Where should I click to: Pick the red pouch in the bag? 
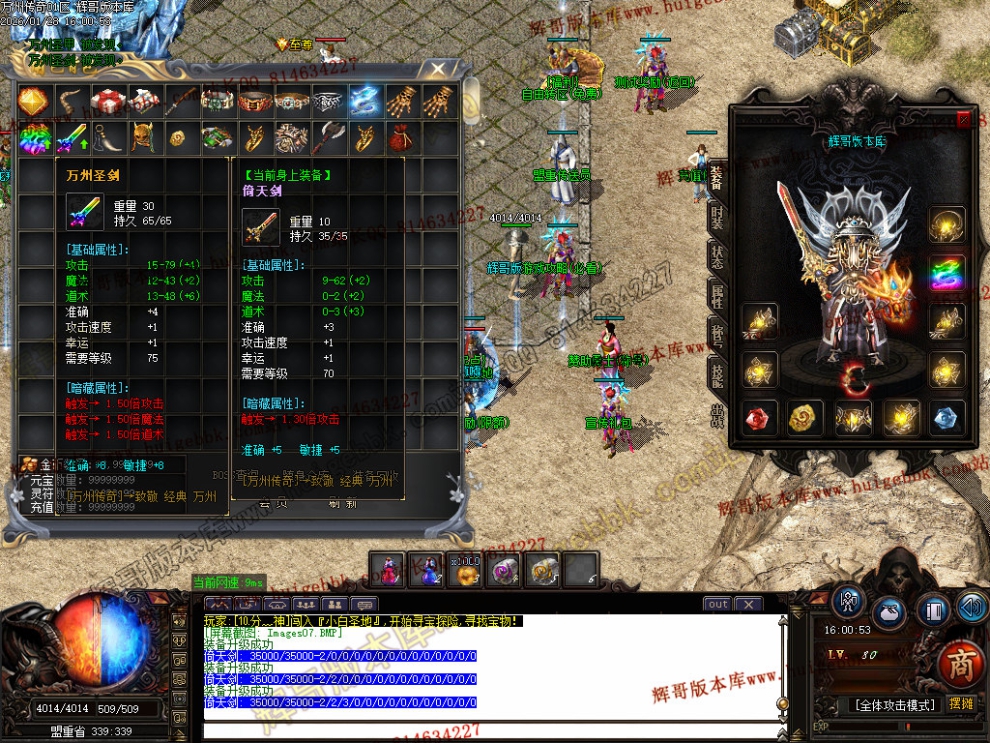(398, 137)
